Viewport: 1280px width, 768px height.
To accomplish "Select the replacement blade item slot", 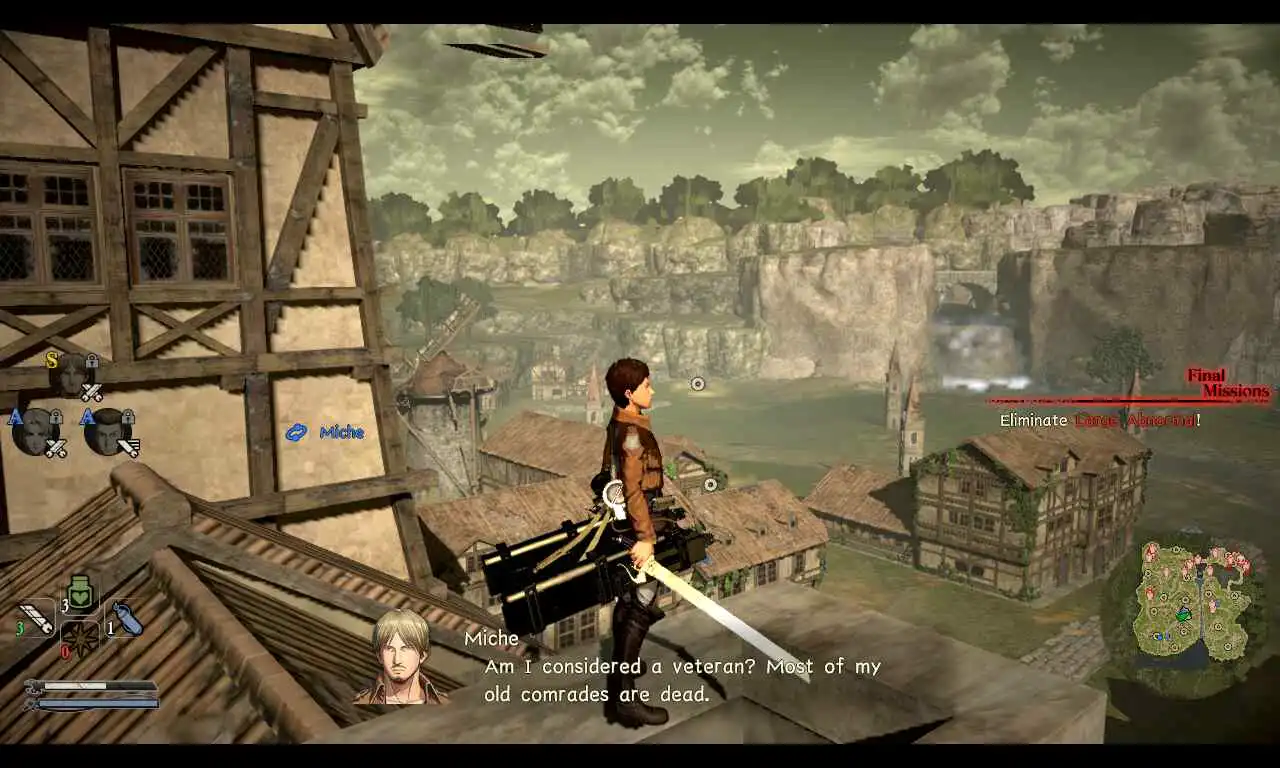I will [37, 616].
